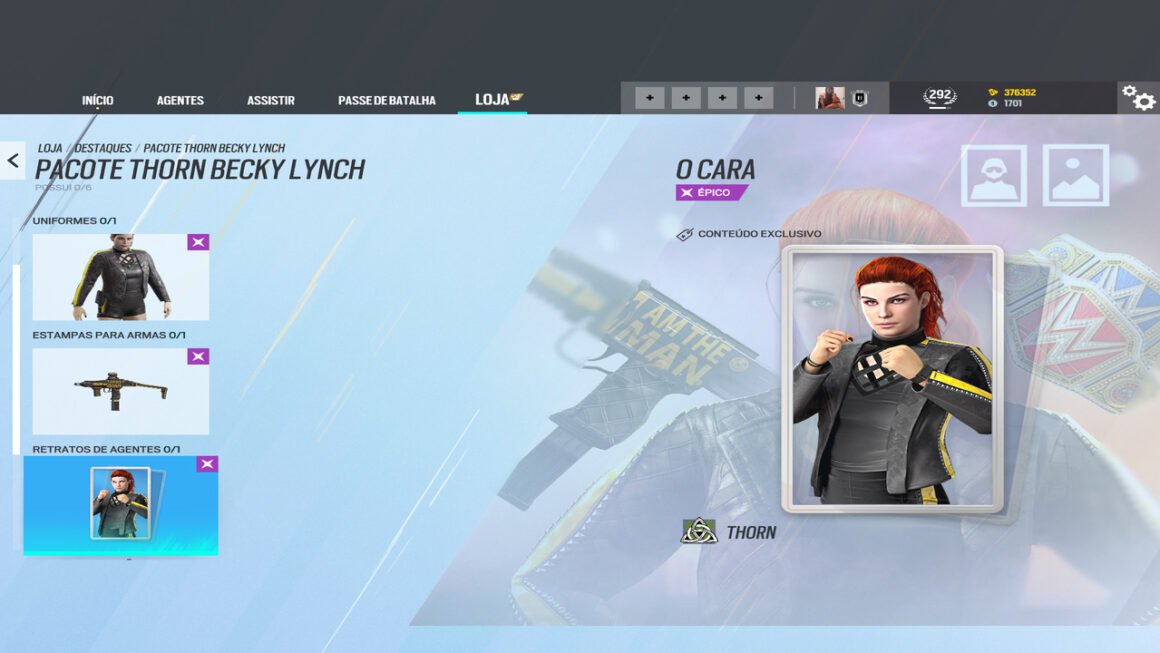Click the Destaques breadcrumb link

pos(103,148)
